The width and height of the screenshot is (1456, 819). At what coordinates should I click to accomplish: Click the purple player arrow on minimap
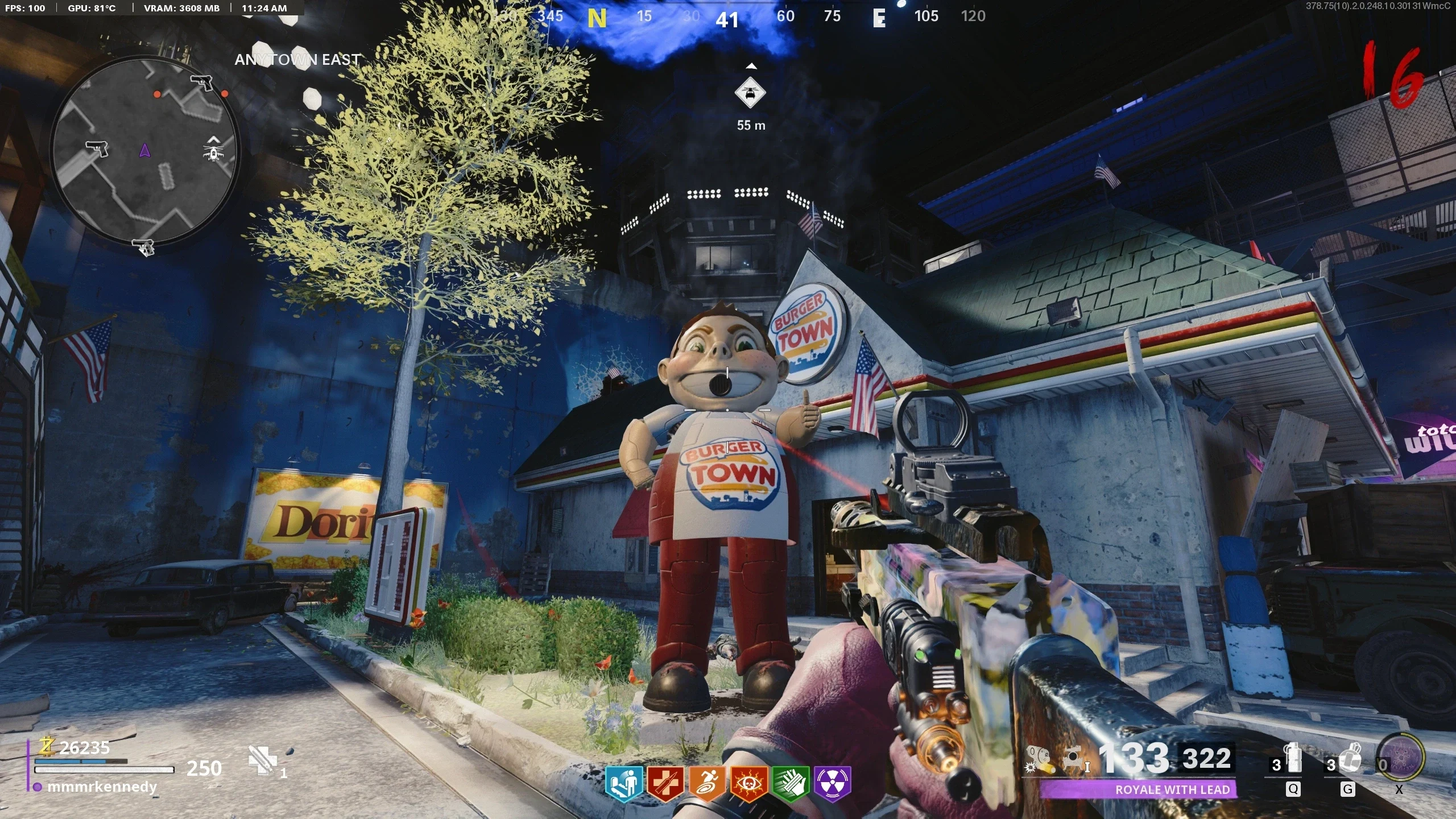click(x=144, y=151)
